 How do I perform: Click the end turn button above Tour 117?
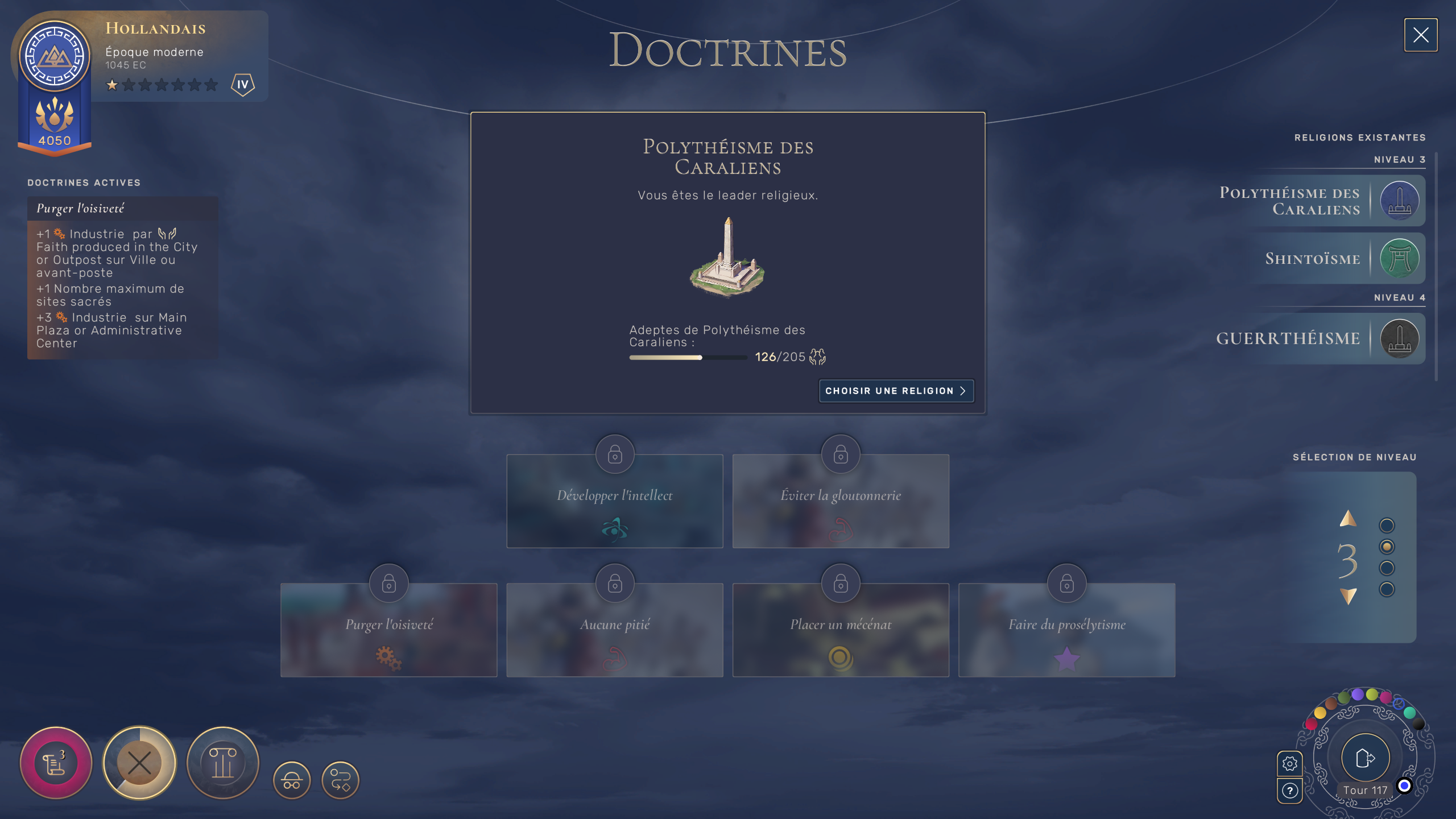point(1365,758)
